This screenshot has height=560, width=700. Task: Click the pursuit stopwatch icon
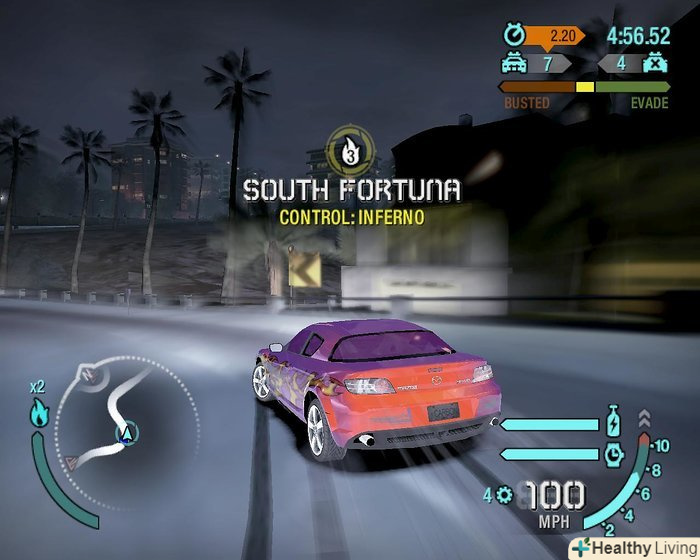(x=514, y=35)
